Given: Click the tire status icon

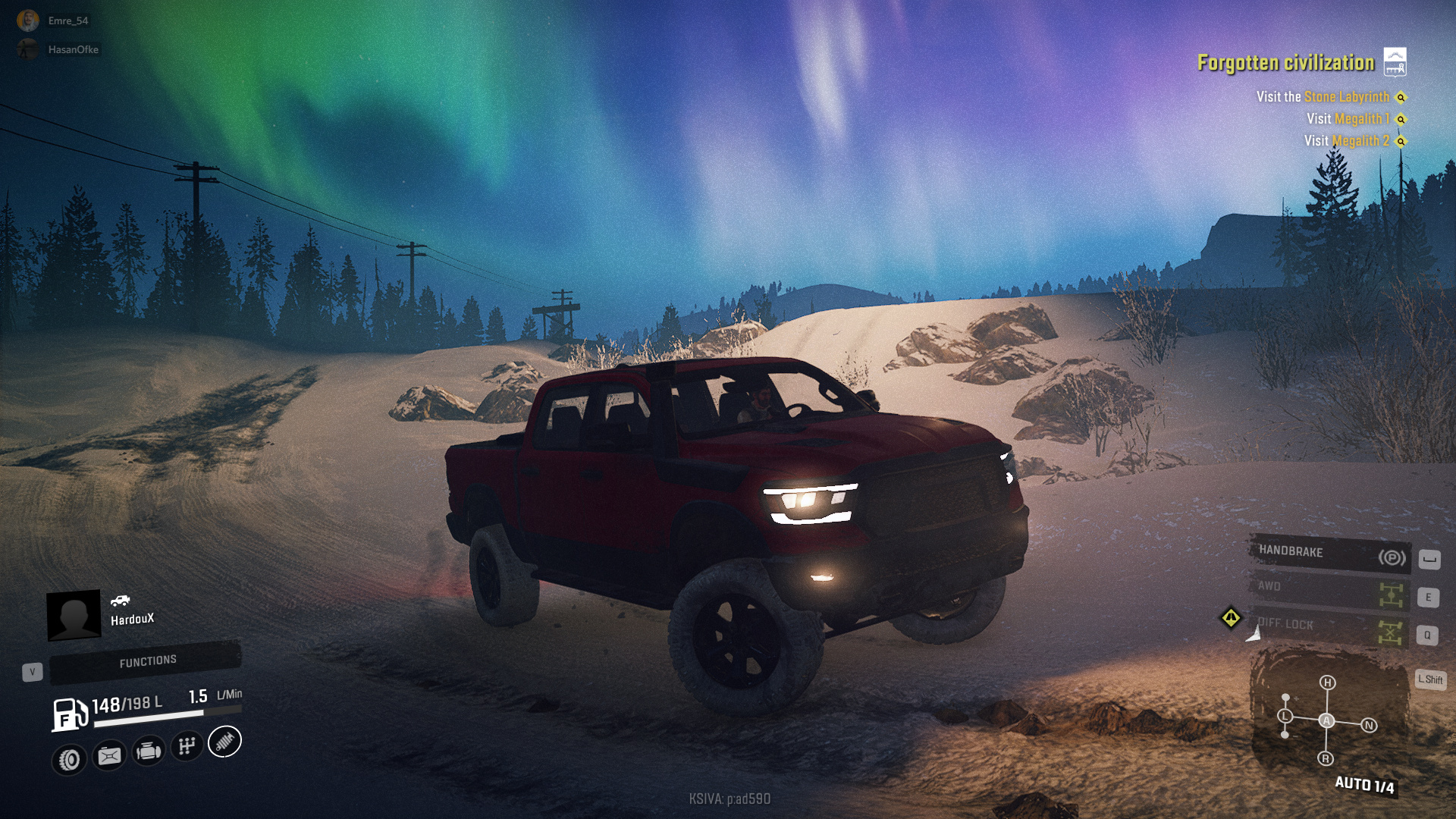Looking at the screenshot, I should coord(69,759).
